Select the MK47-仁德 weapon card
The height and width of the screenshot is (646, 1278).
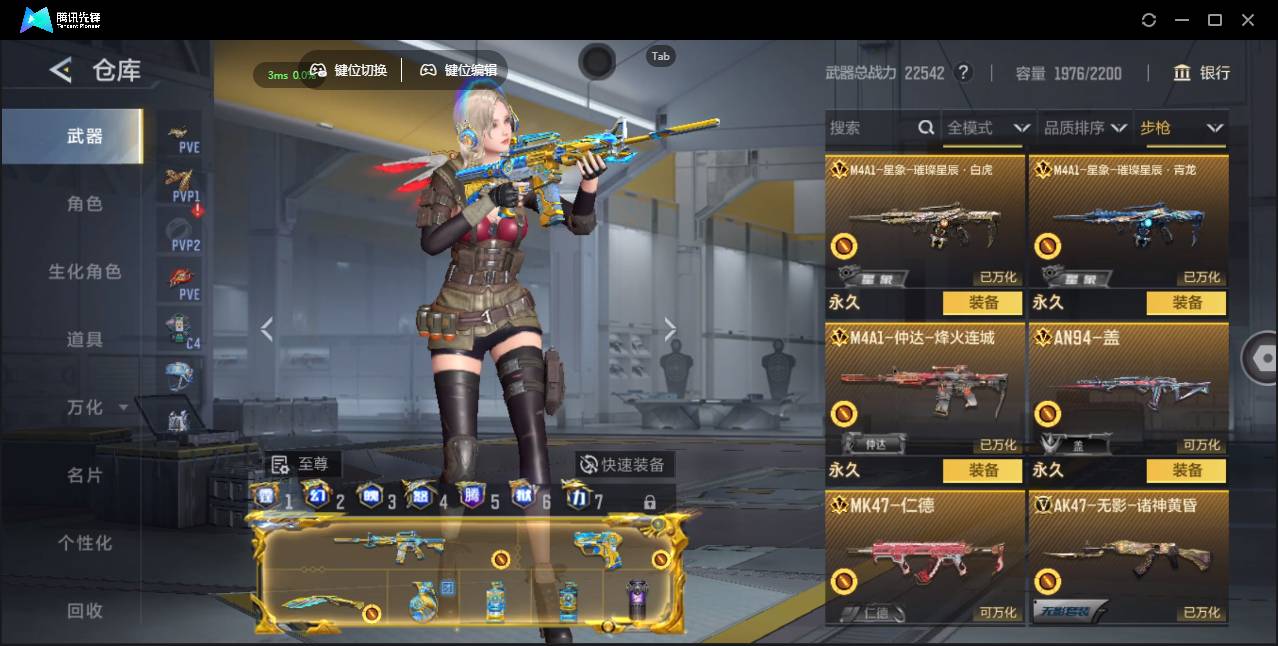point(925,556)
